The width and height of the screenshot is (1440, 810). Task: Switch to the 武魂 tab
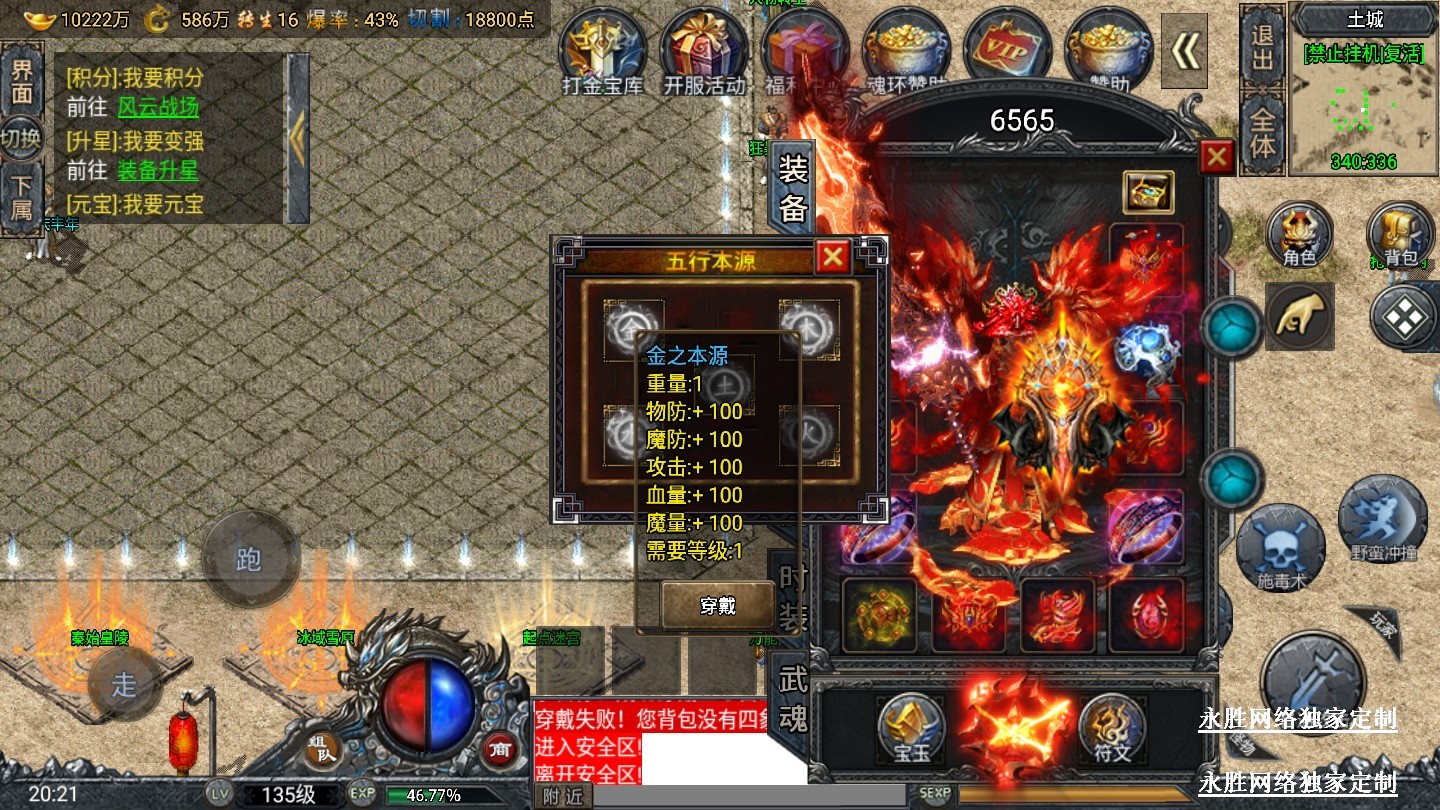click(792, 698)
